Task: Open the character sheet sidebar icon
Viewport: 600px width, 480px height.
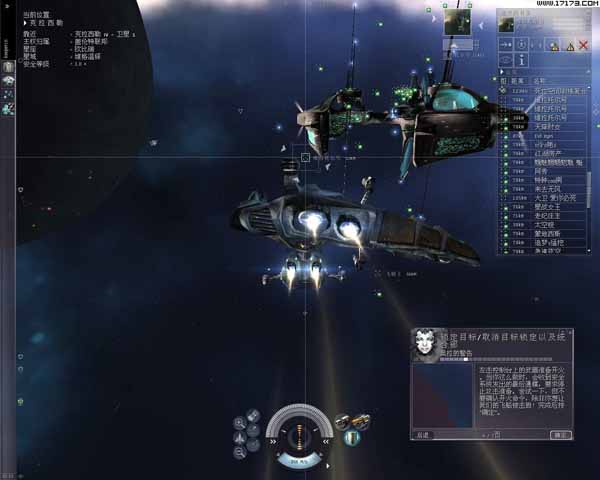Action: click(7, 66)
